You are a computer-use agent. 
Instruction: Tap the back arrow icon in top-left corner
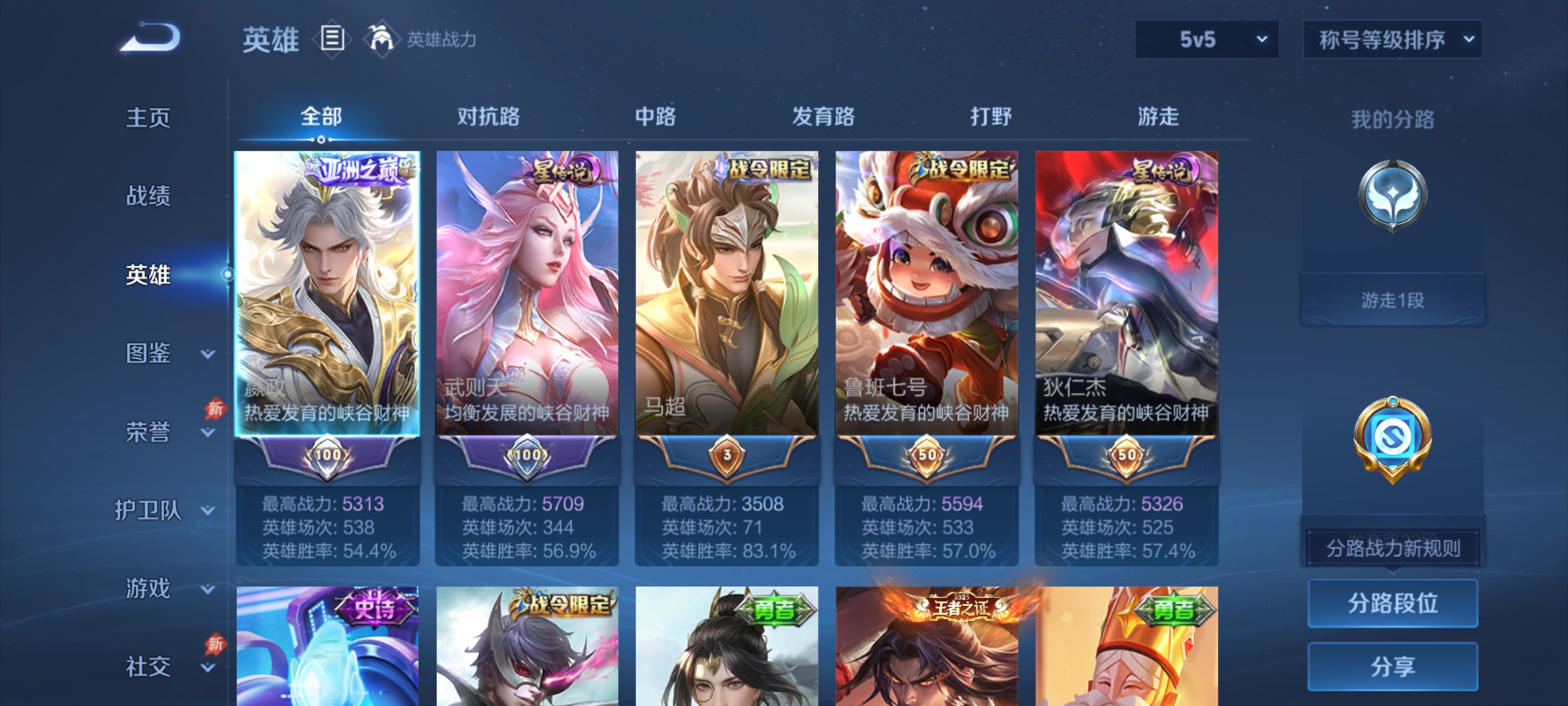(147, 36)
